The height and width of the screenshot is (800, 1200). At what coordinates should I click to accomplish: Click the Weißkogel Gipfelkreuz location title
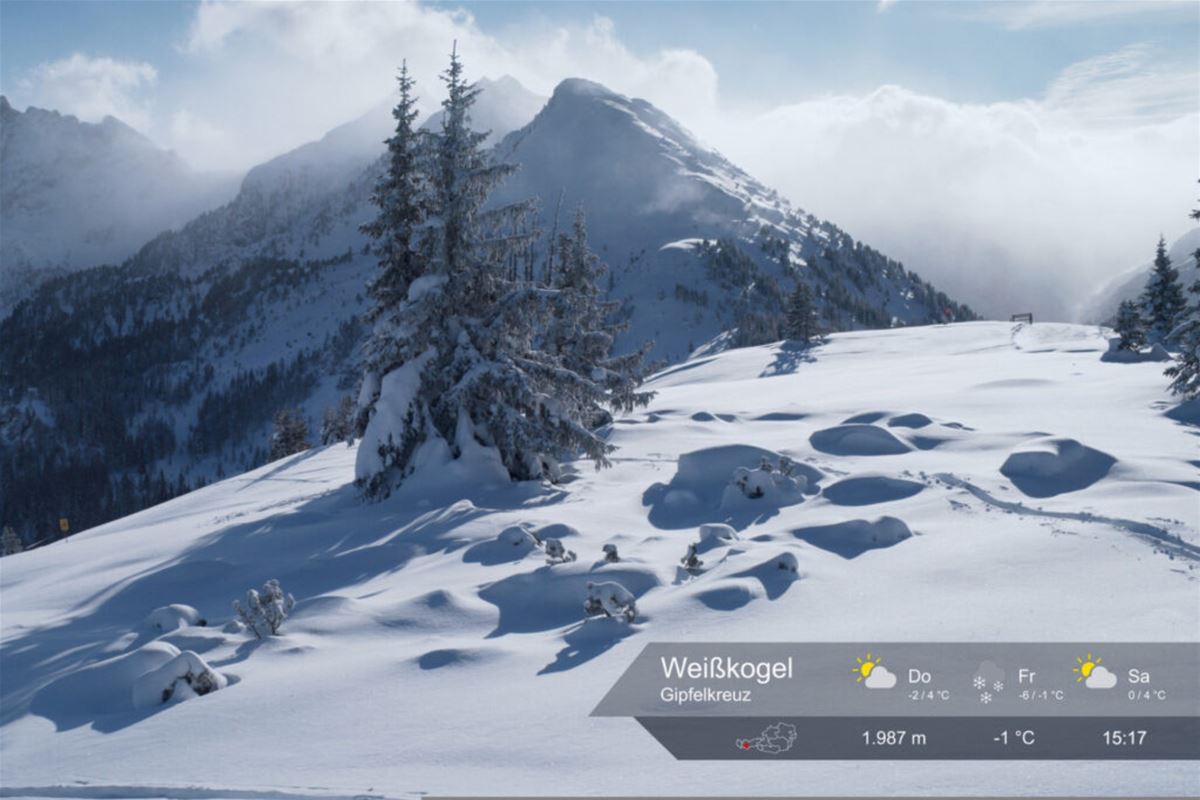coord(726,678)
